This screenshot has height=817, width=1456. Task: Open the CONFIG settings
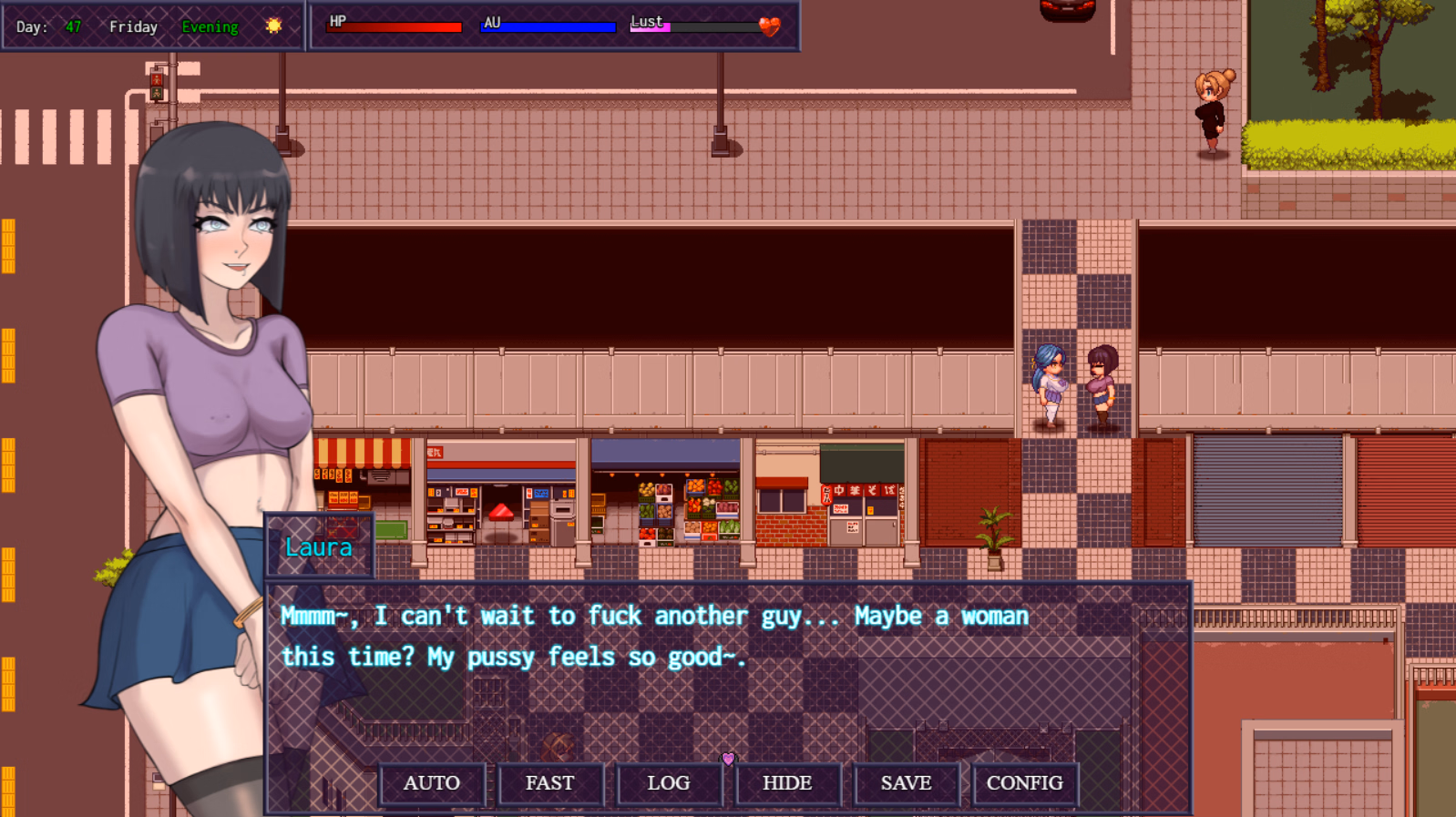tap(1024, 783)
